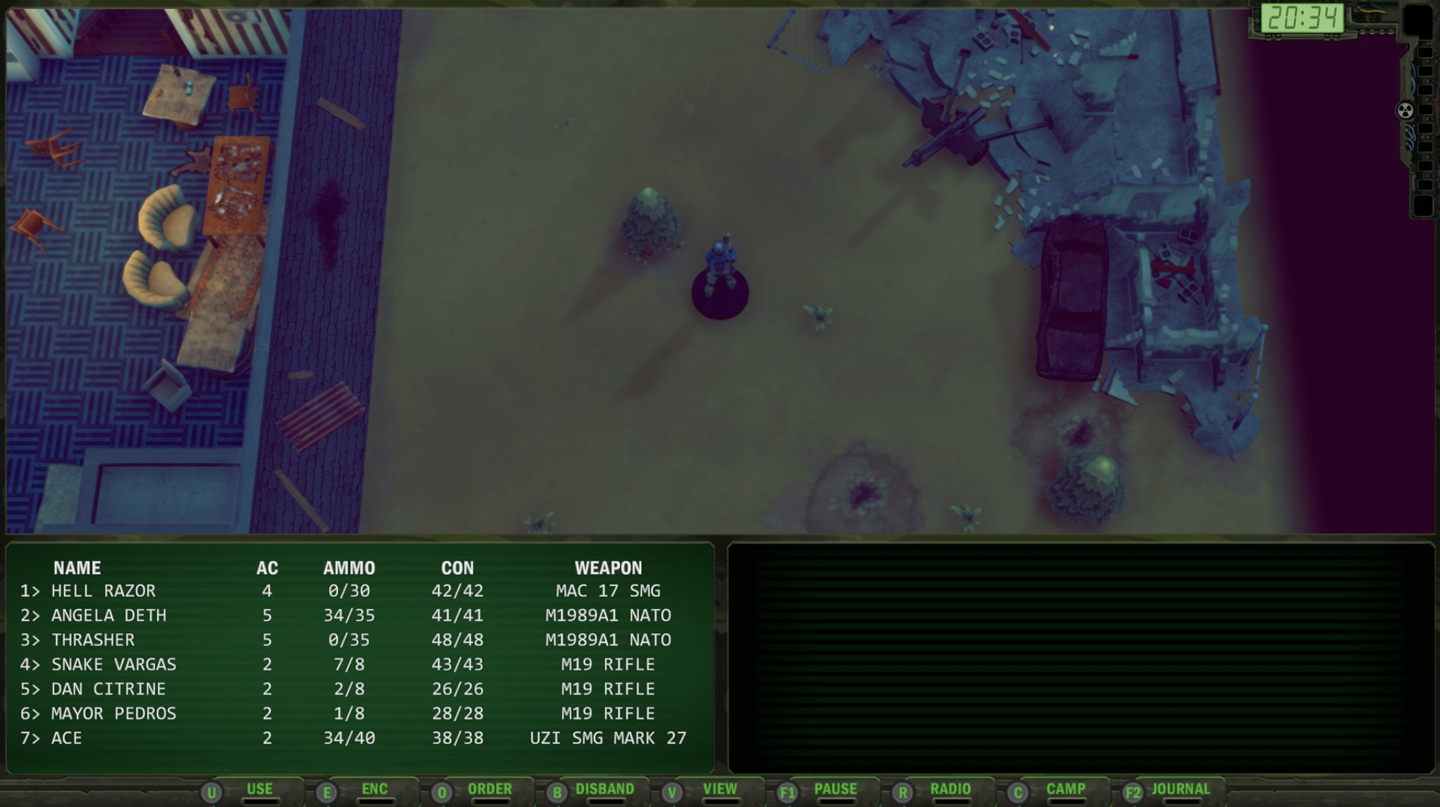The width and height of the screenshot is (1440, 807).
Task: Choose Mayor Pedros from party list
Action: pos(114,713)
